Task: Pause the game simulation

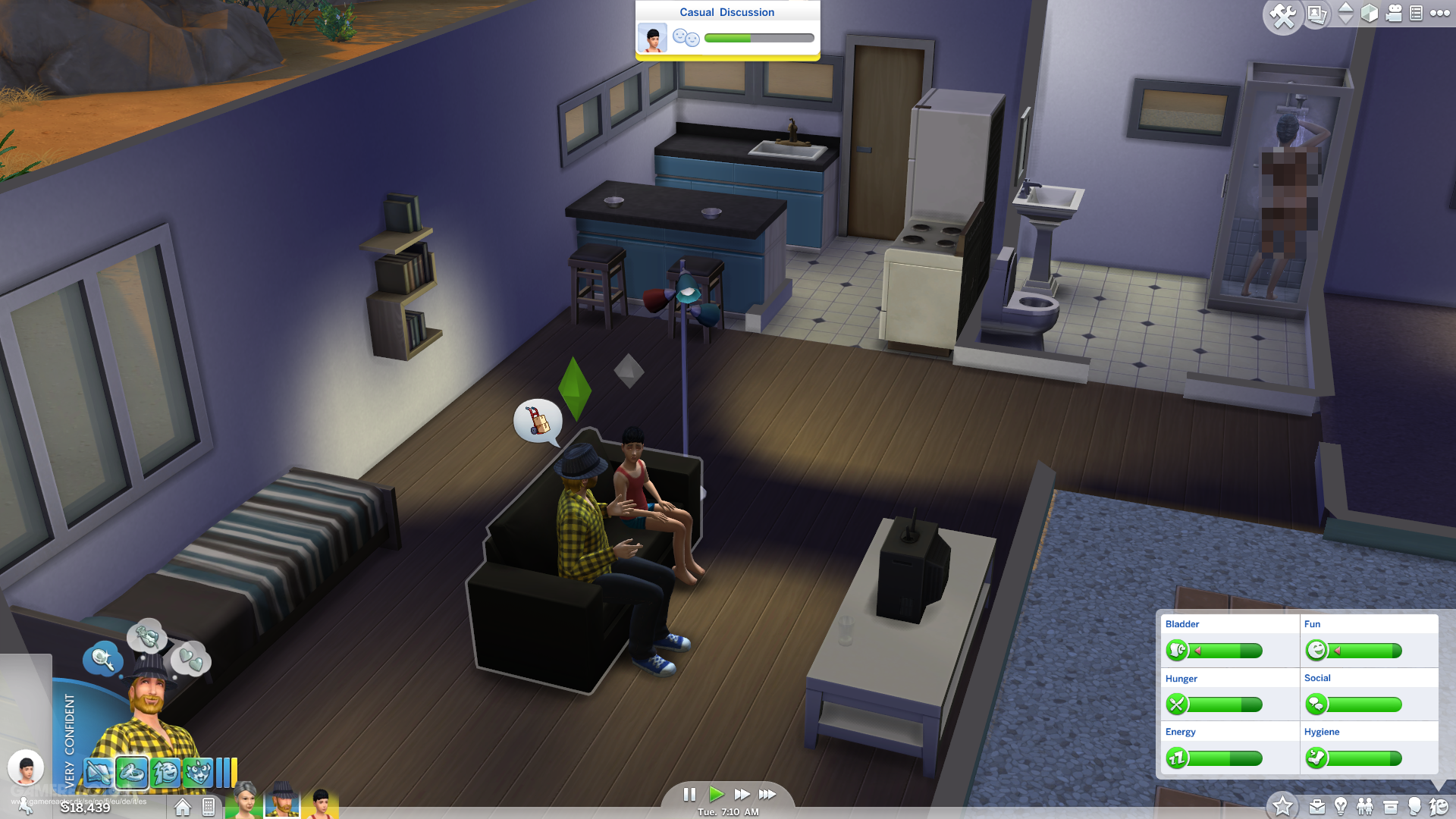Action: click(x=690, y=795)
